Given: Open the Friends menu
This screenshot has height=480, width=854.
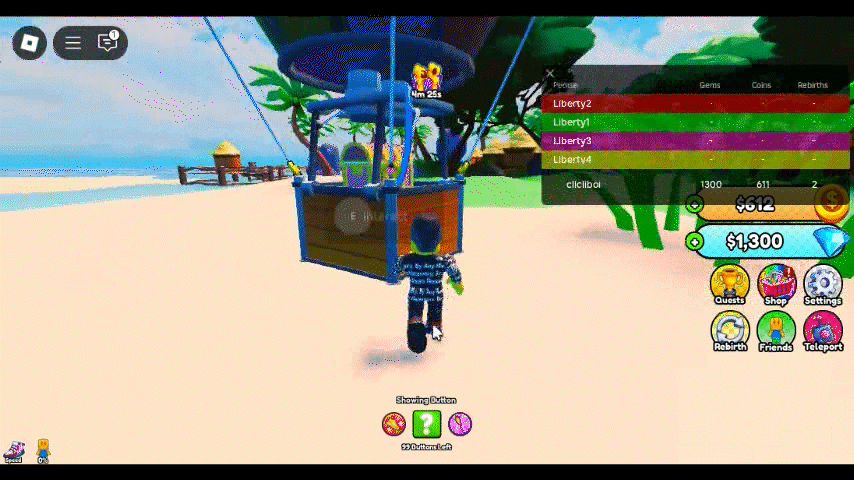Looking at the screenshot, I should click(777, 331).
